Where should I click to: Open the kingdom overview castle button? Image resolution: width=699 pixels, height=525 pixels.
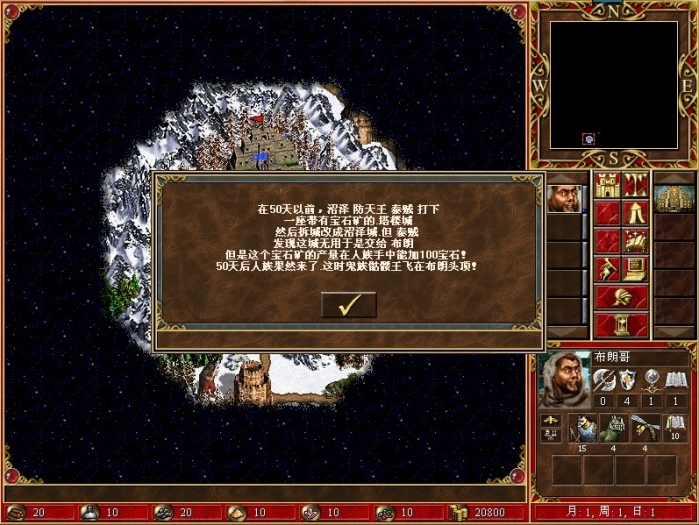[607, 185]
